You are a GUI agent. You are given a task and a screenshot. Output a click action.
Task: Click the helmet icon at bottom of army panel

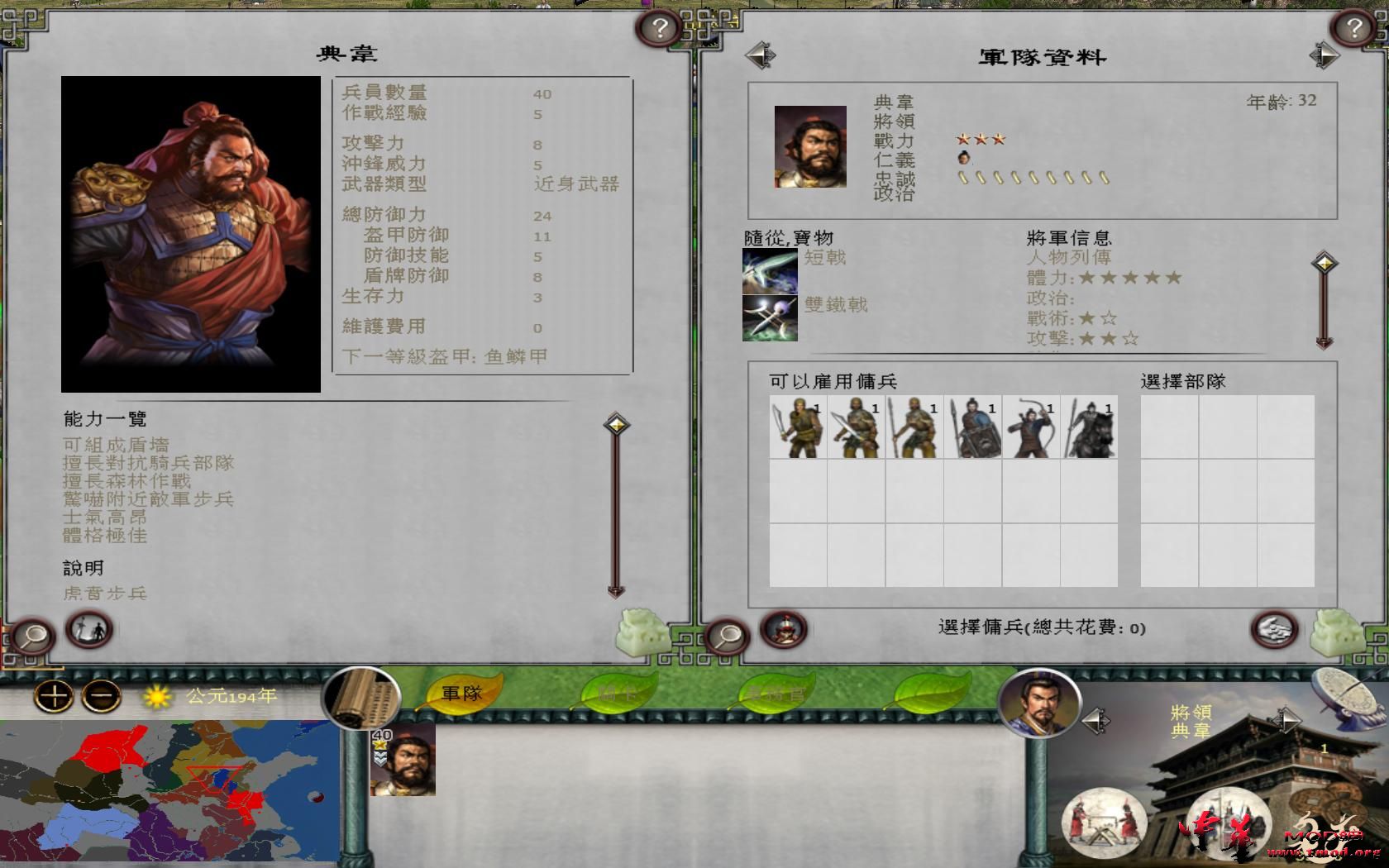781,630
